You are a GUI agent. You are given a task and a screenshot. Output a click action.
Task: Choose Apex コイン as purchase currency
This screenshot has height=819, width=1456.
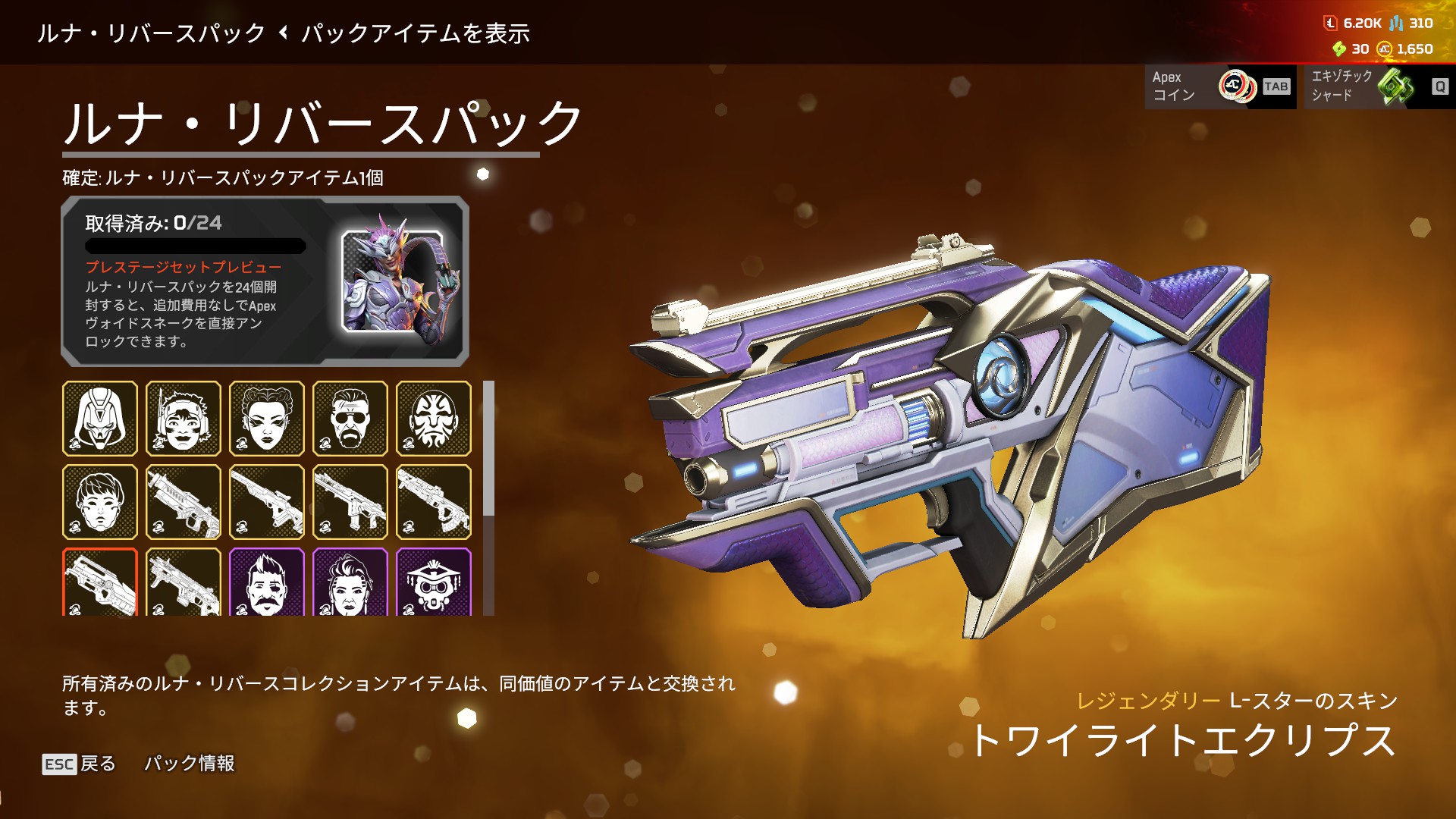point(1219,86)
